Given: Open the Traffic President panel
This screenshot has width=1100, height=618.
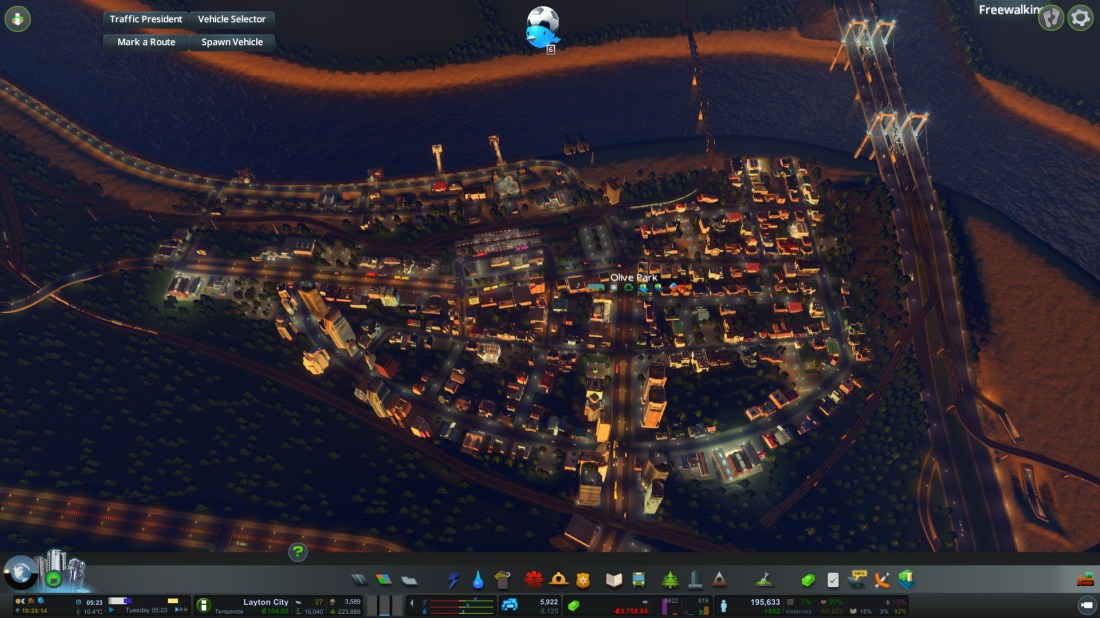Looking at the screenshot, I should coord(146,19).
